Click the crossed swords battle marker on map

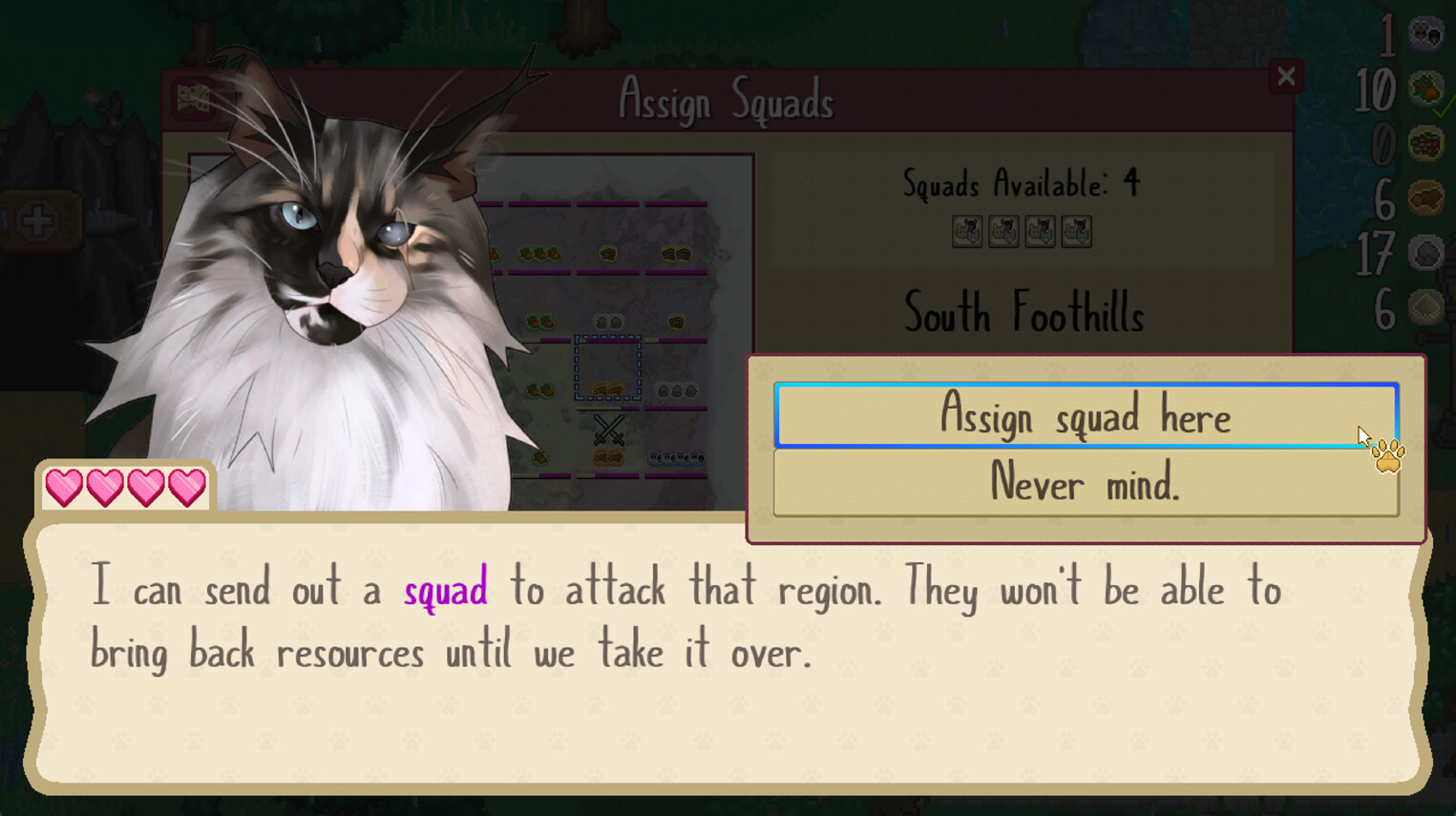click(607, 429)
